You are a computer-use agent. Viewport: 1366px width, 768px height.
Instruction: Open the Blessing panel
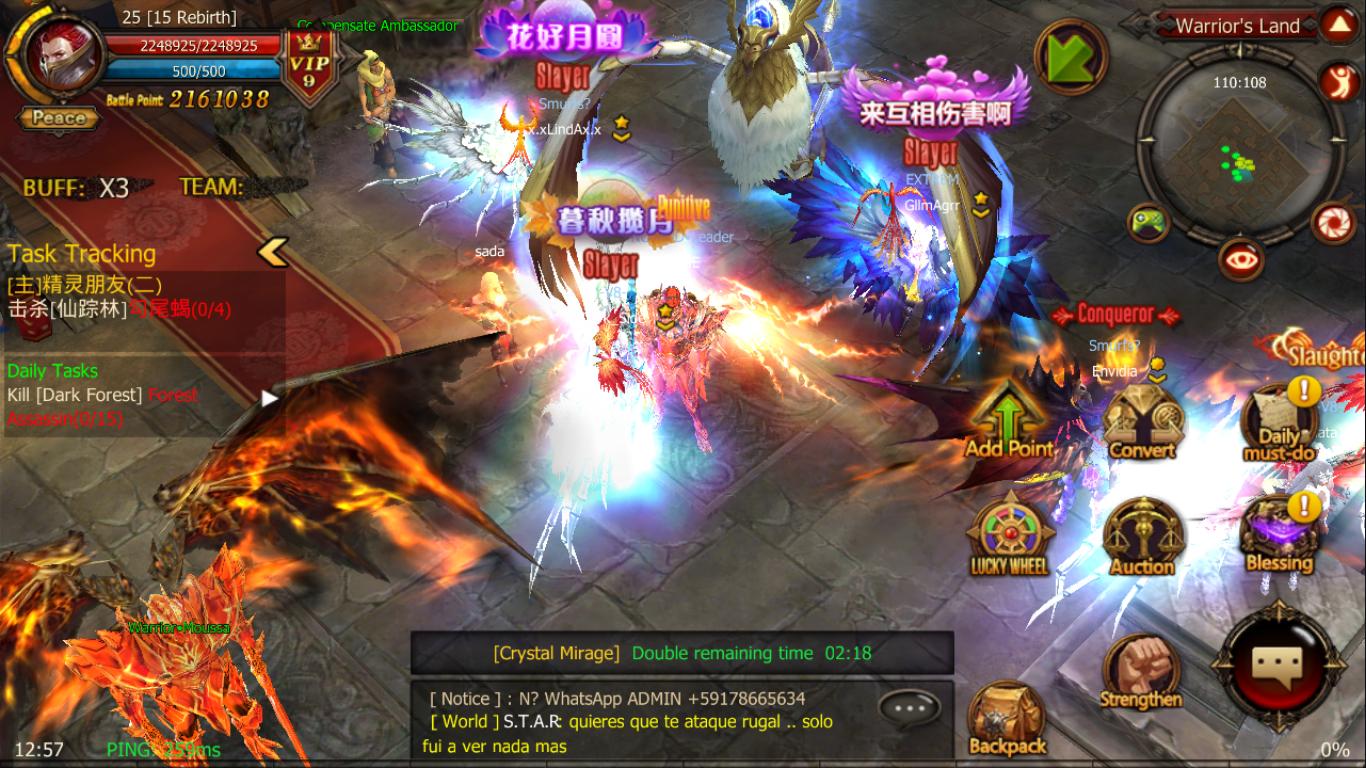coord(1281,527)
